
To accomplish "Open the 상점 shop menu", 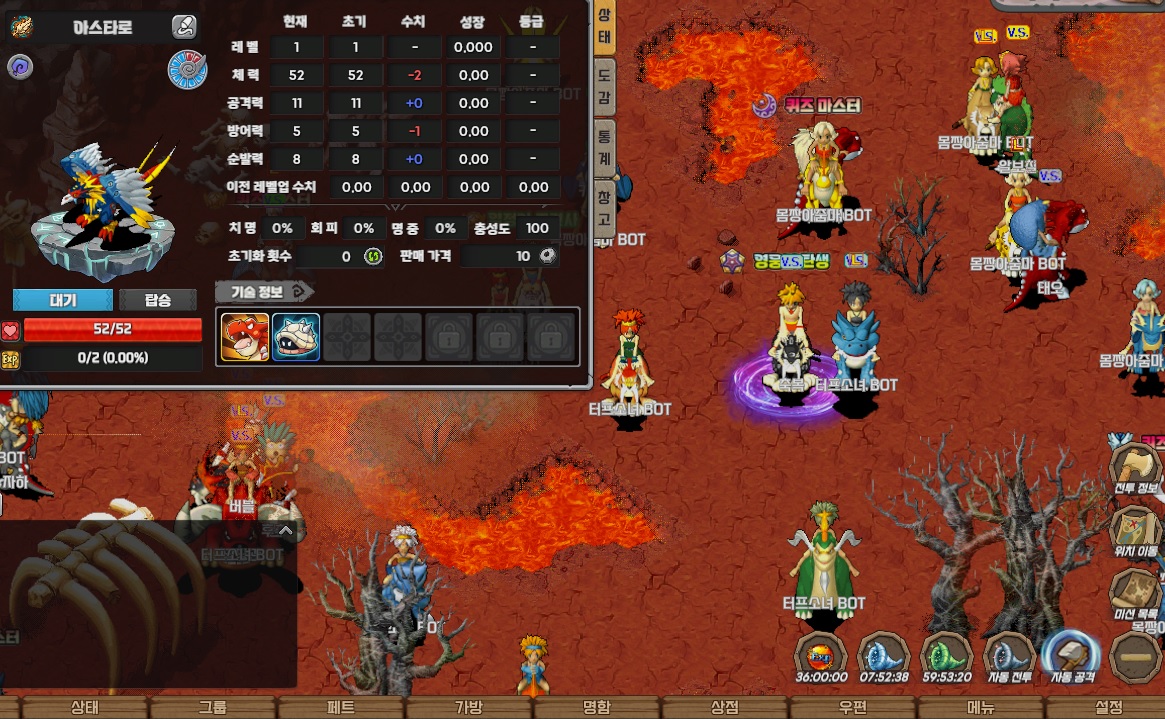I will coord(725,707).
